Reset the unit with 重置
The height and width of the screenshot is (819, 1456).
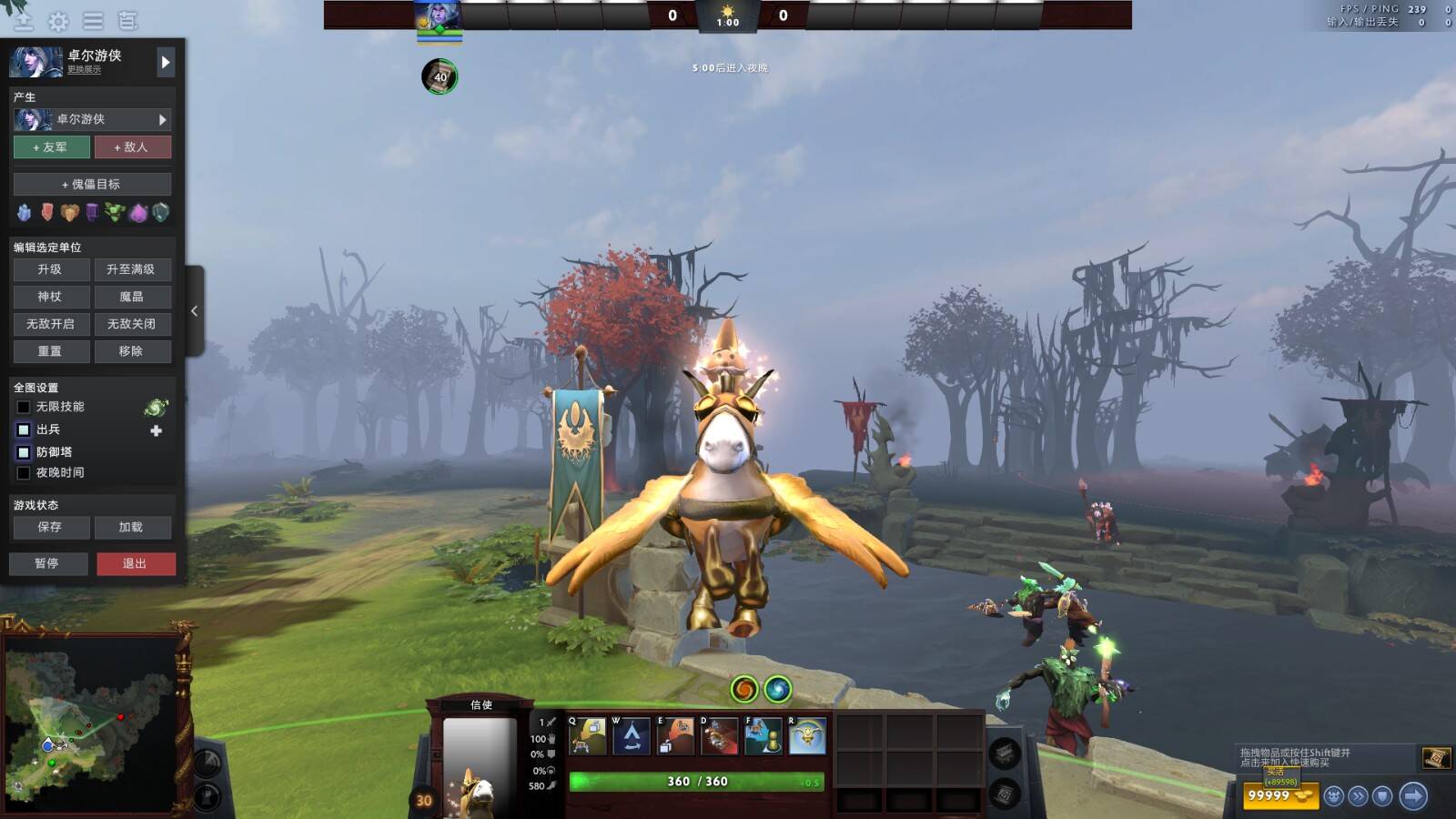51,351
